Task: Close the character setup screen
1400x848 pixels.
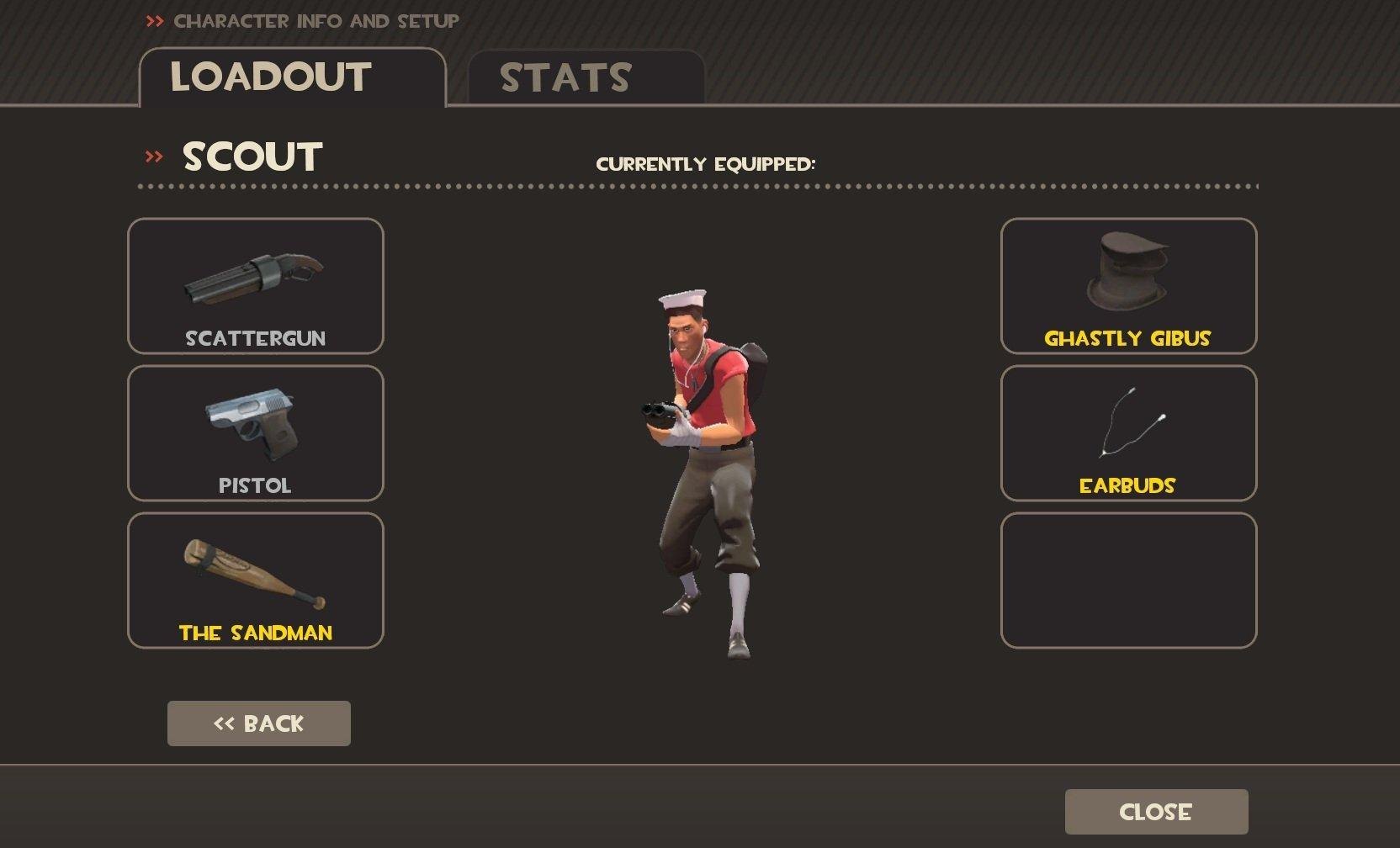Action: tap(1156, 812)
